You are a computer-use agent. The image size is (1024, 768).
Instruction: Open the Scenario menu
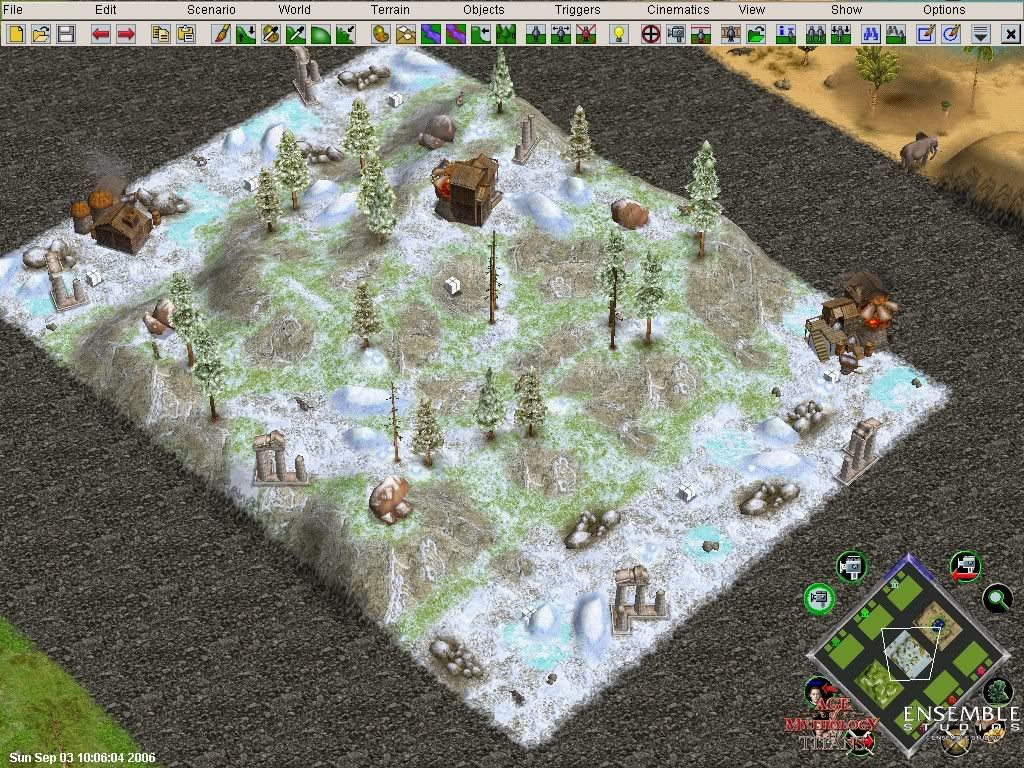tap(211, 10)
